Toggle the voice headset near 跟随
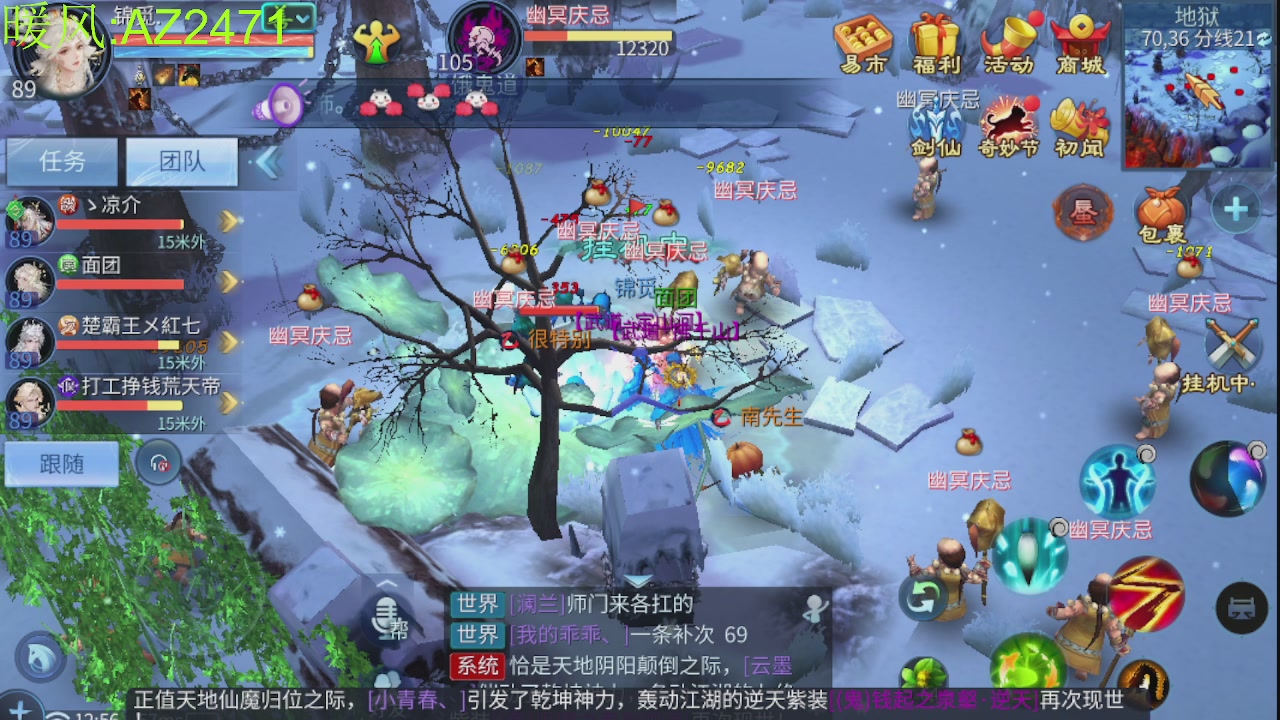The width and height of the screenshot is (1280, 720). tap(159, 464)
